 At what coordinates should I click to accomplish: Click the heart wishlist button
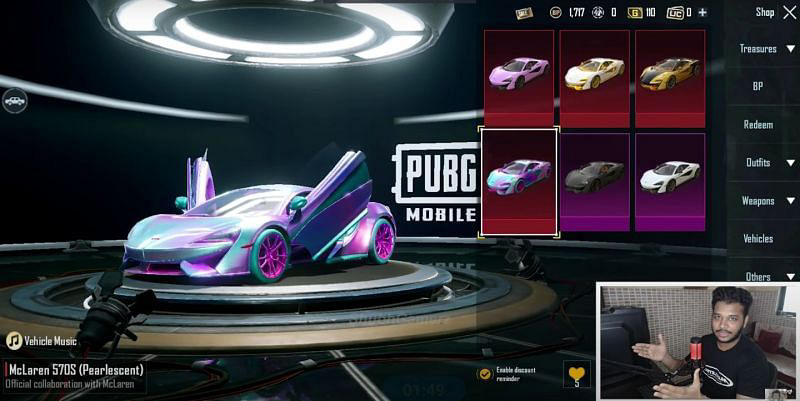(x=577, y=373)
